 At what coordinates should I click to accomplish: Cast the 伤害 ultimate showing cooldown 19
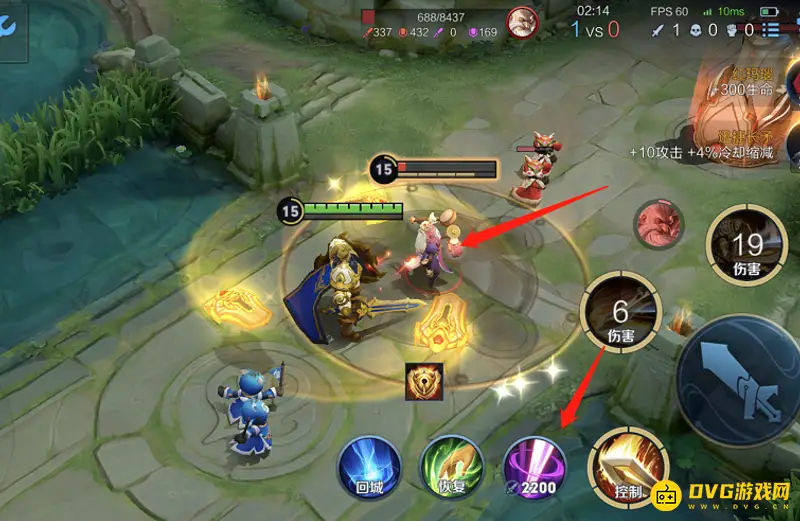pos(746,243)
